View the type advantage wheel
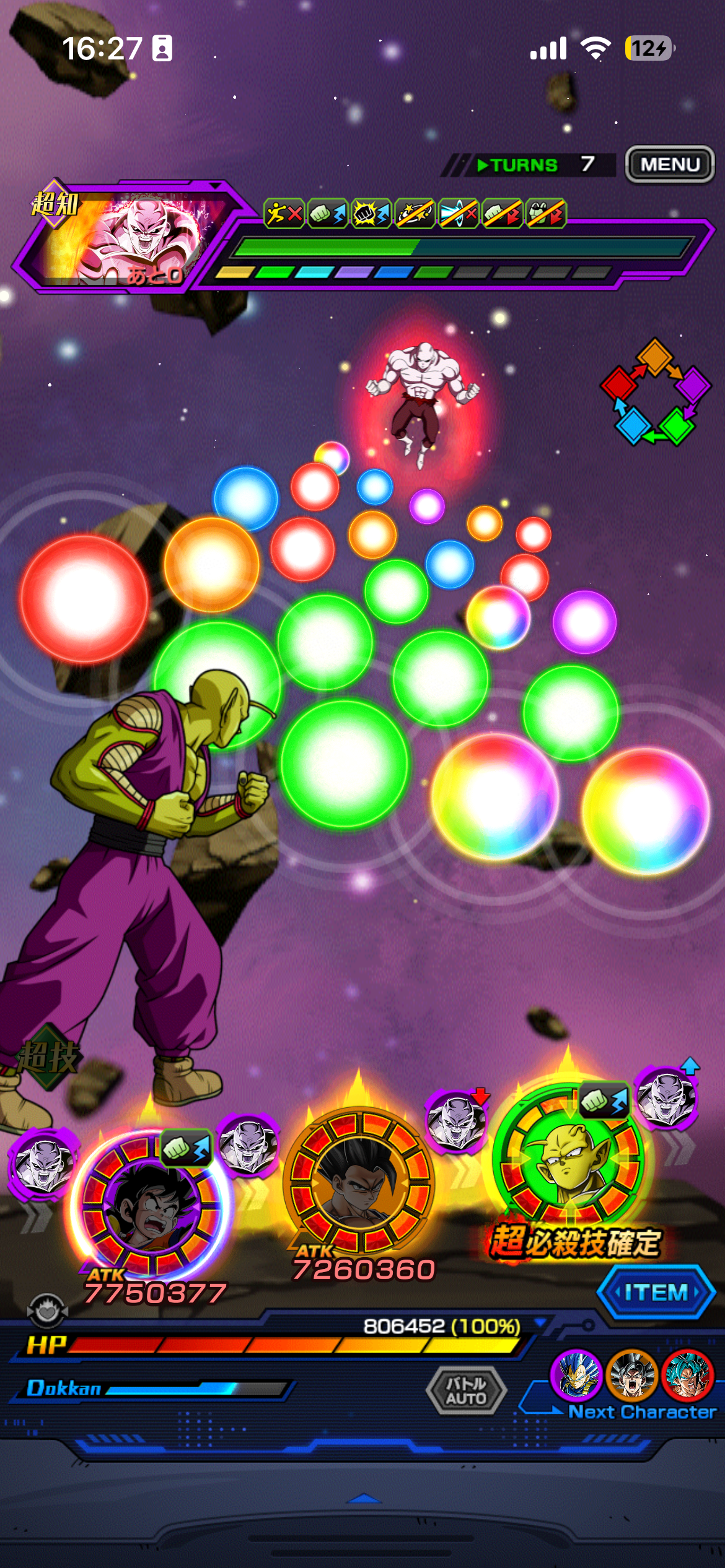 655,392
